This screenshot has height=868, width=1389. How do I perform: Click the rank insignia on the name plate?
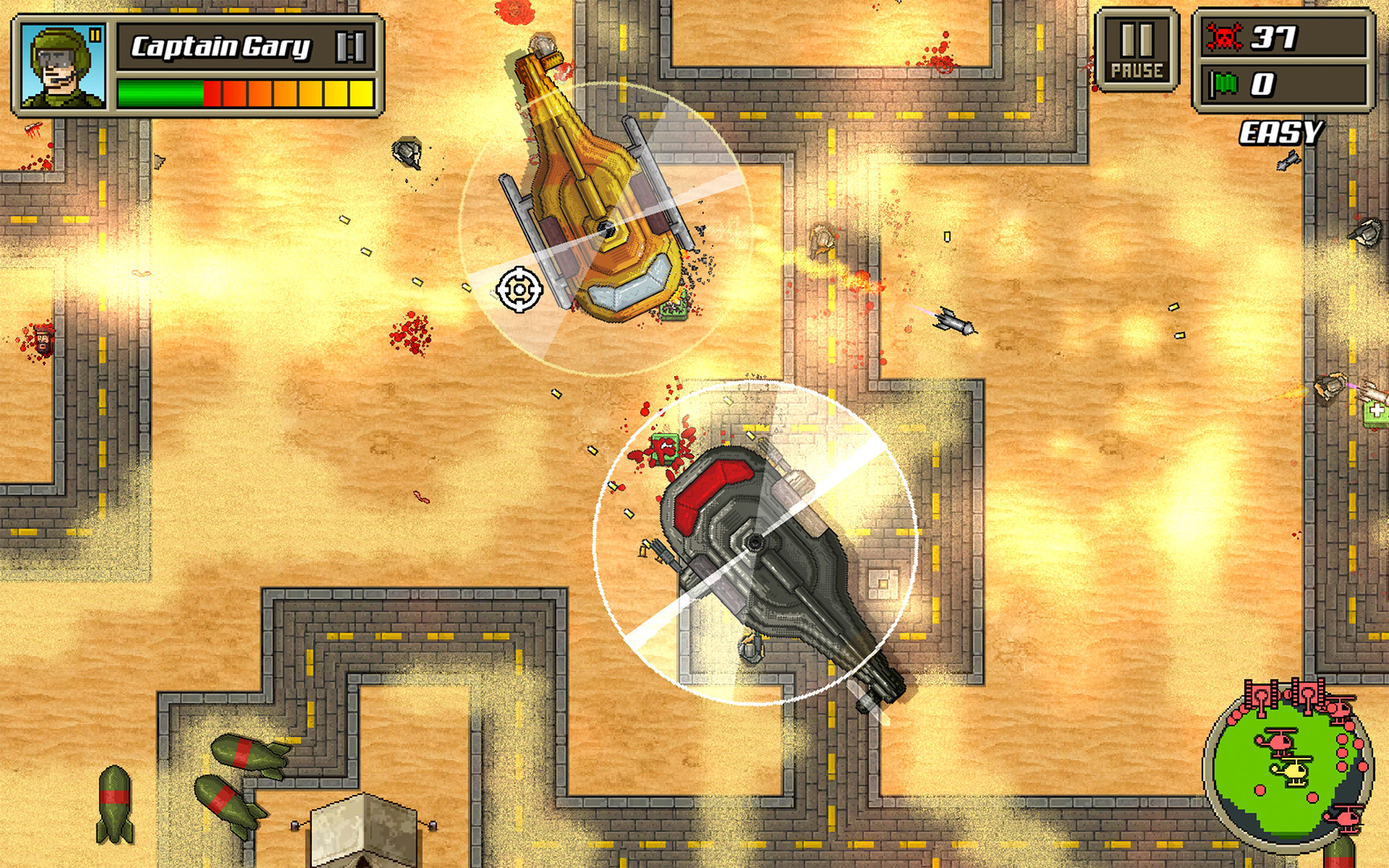(x=351, y=47)
